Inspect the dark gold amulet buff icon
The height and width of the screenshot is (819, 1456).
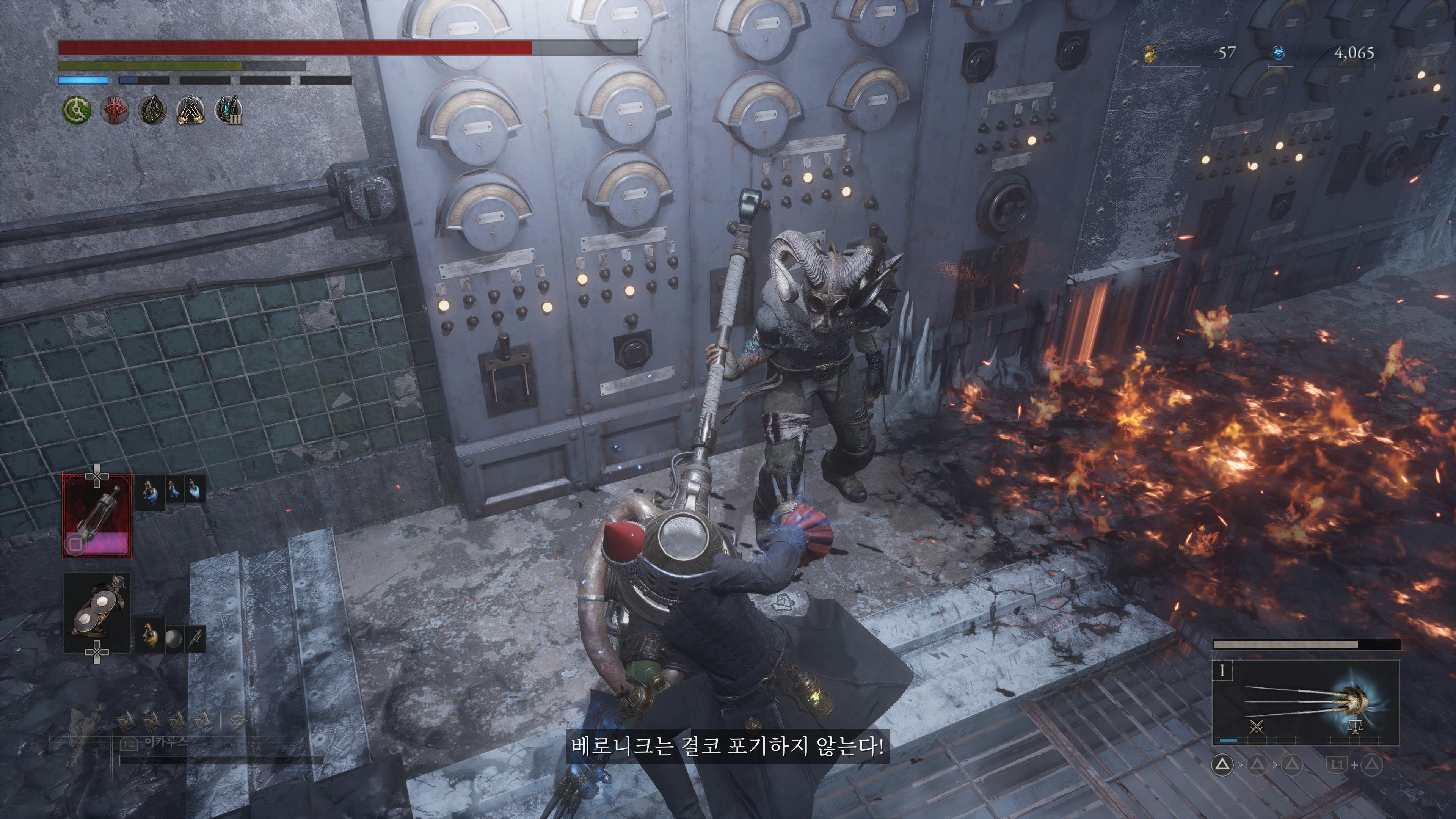(152, 110)
